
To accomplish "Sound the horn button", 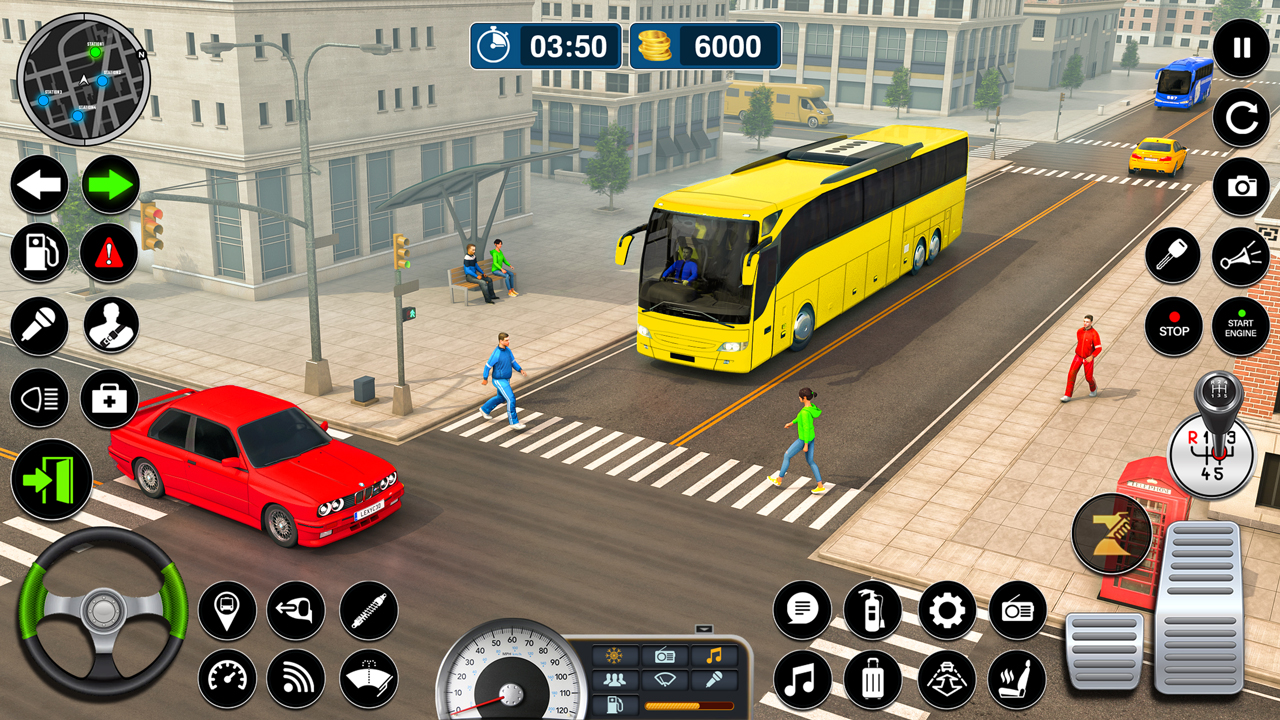I will pos(1241,257).
